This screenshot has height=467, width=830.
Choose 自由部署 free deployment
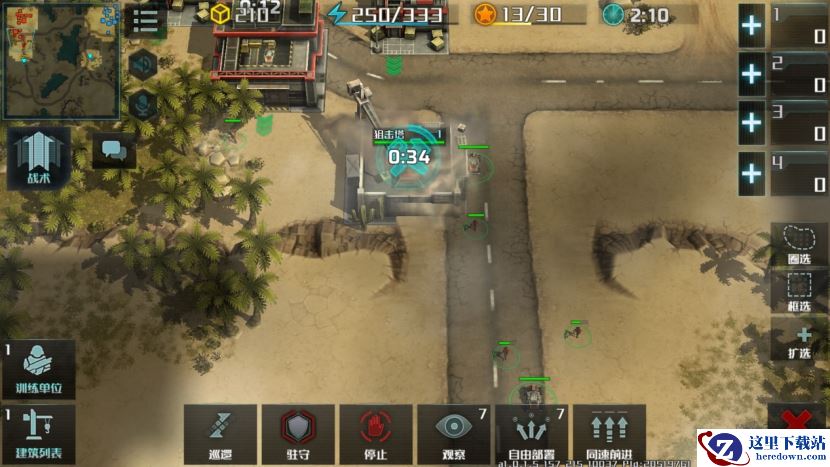[x=531, y=434]
